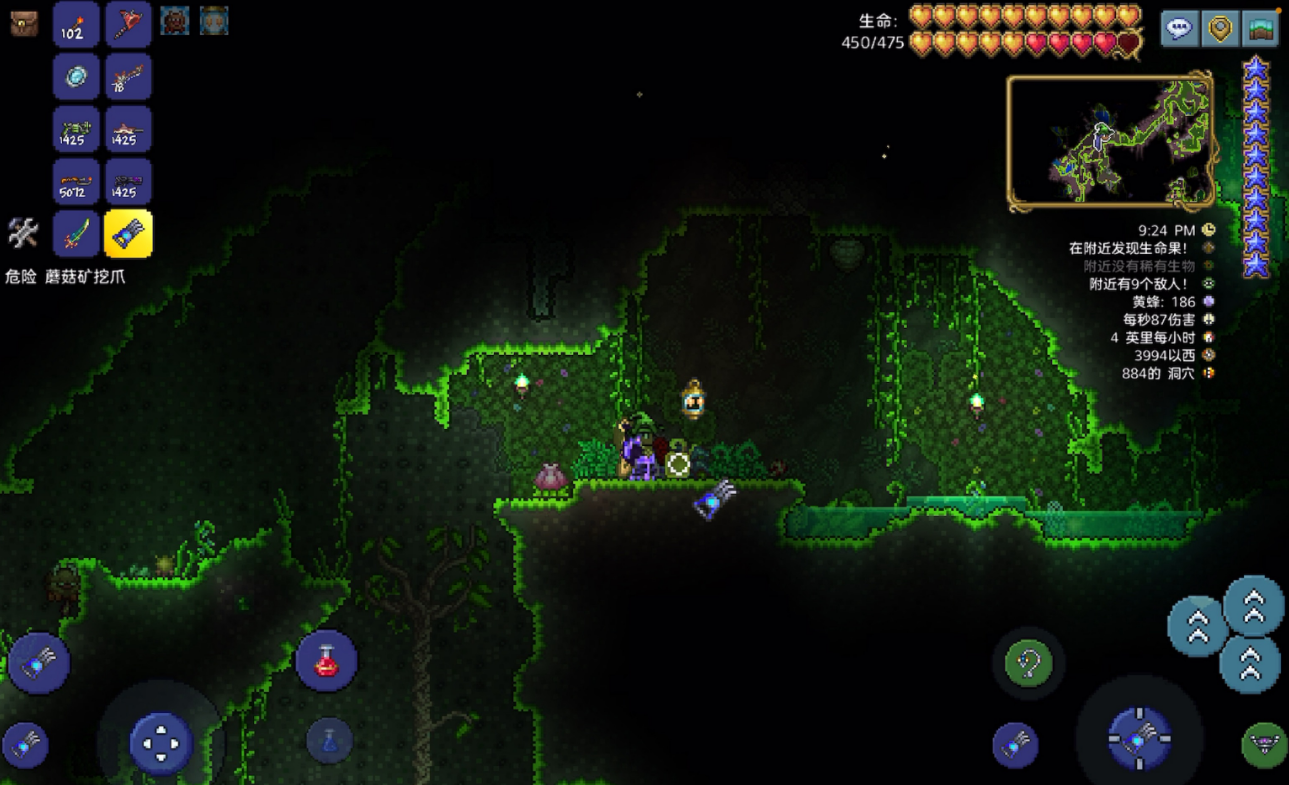Tap the topmost jump arrows button
The image size is (1289, 785).
click(x=1253, y=605)
